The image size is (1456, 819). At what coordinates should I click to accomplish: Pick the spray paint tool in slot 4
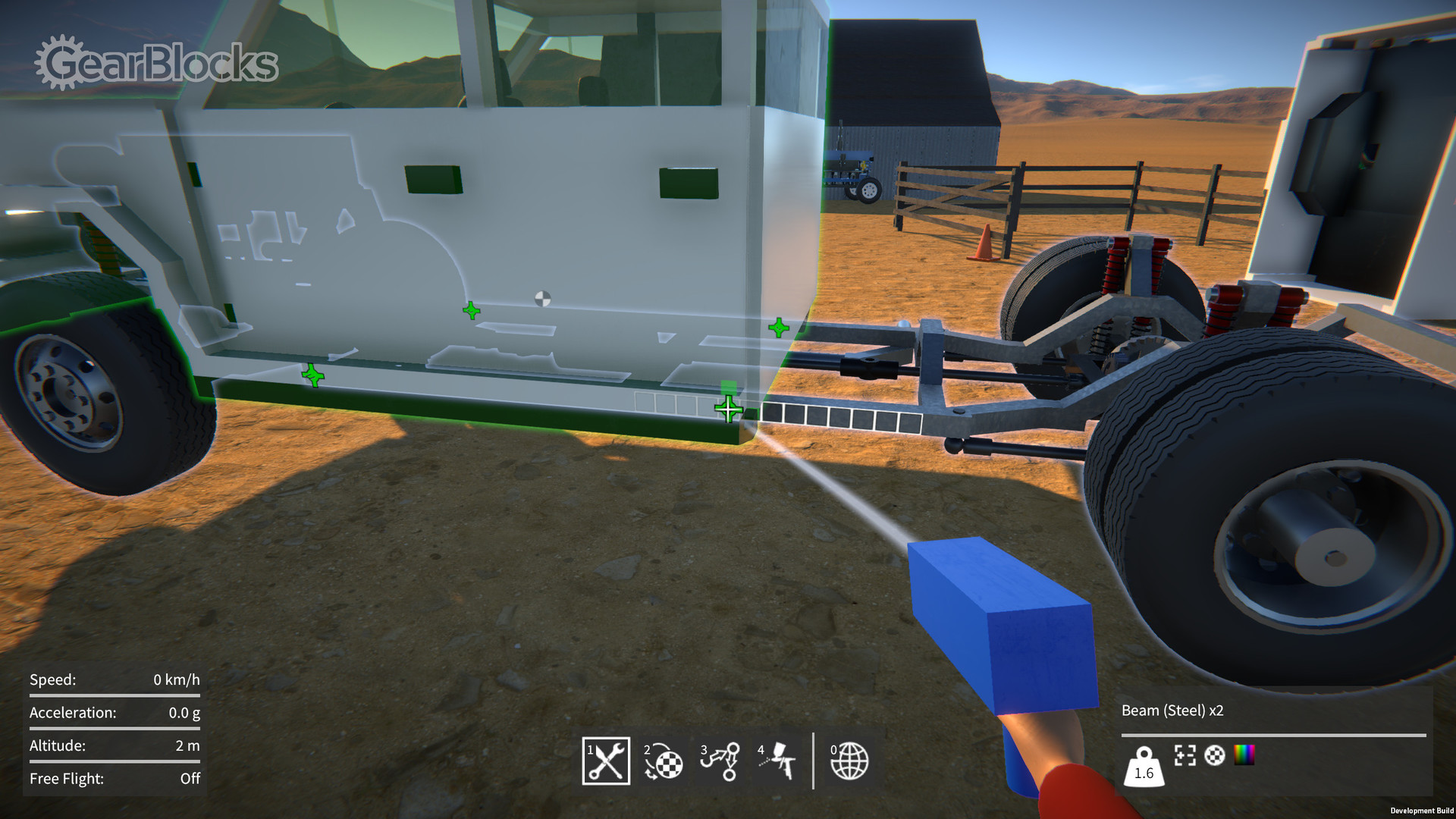(x=778, y=761)
